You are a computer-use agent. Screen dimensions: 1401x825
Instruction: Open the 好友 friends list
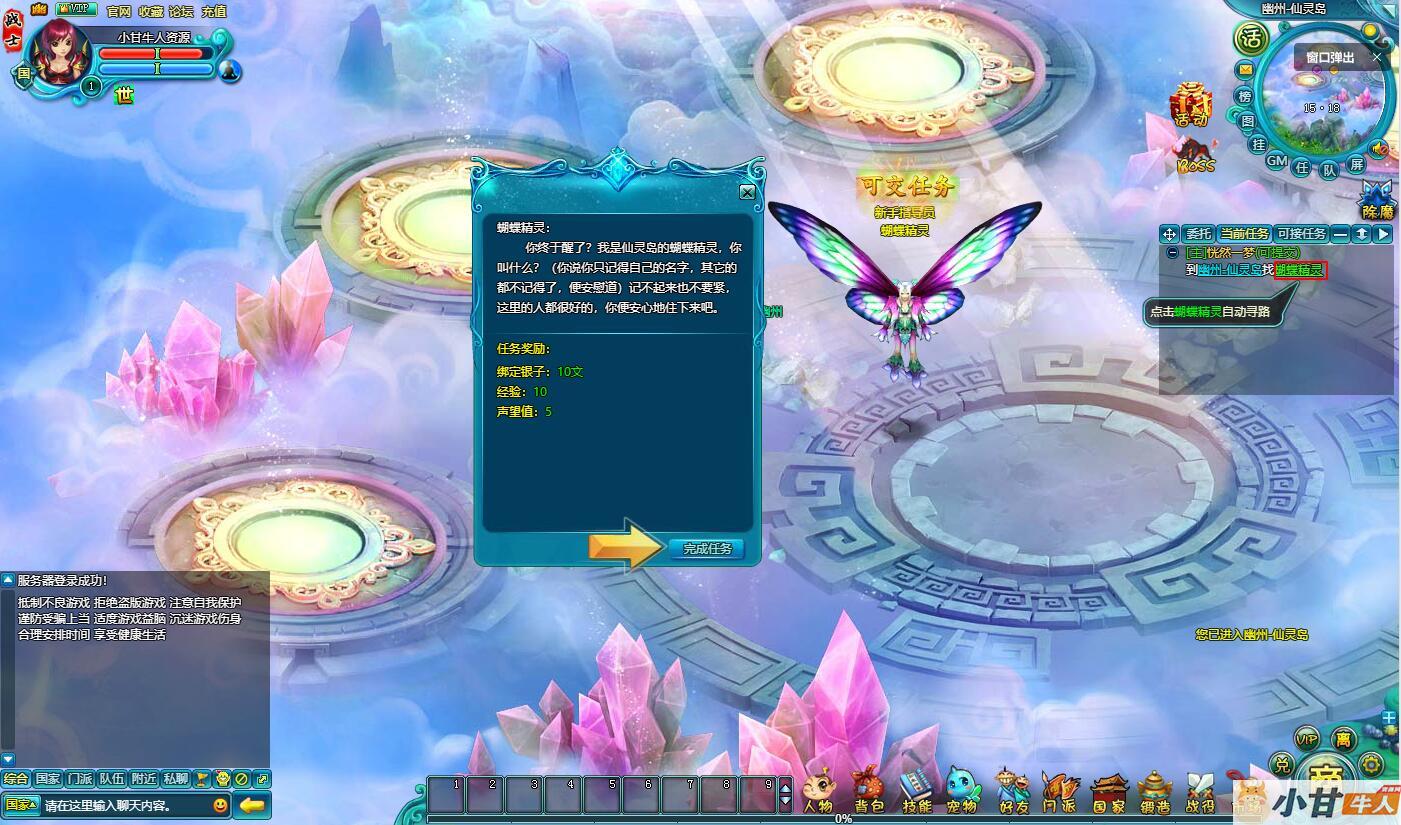pos(1012,788)
